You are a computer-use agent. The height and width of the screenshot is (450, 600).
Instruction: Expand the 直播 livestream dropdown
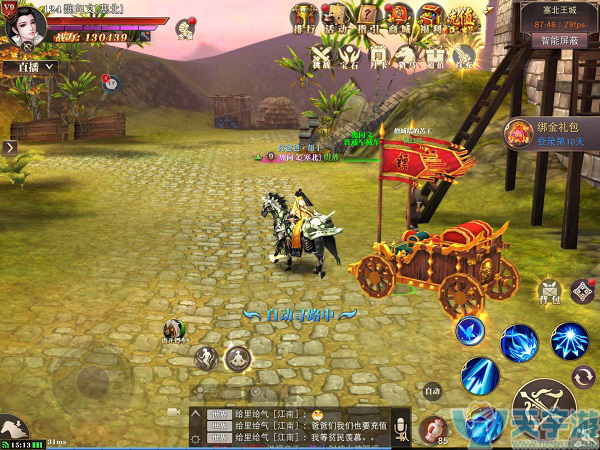tap(35, 67)
